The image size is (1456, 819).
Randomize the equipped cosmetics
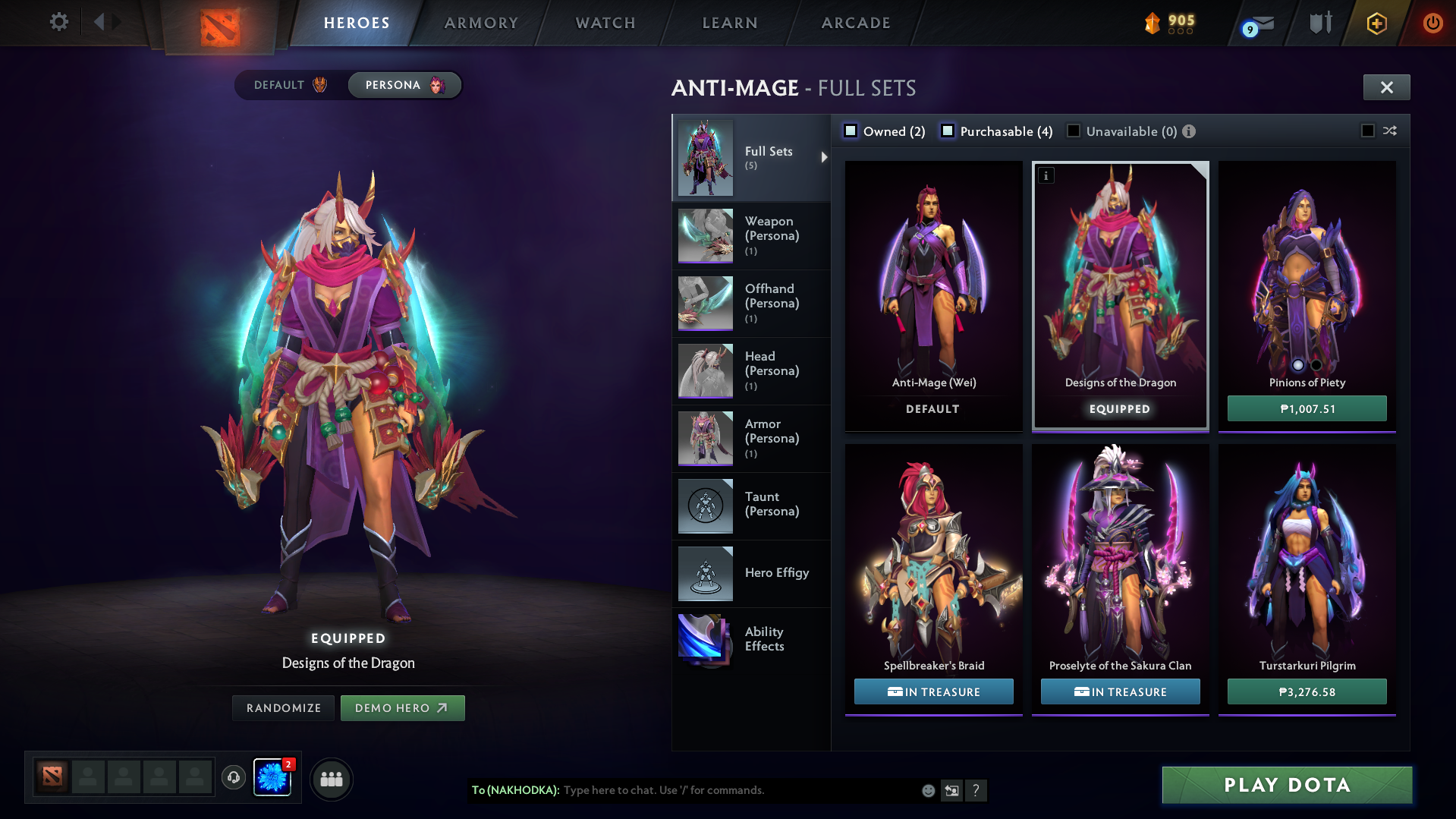[x=284, y=708]
